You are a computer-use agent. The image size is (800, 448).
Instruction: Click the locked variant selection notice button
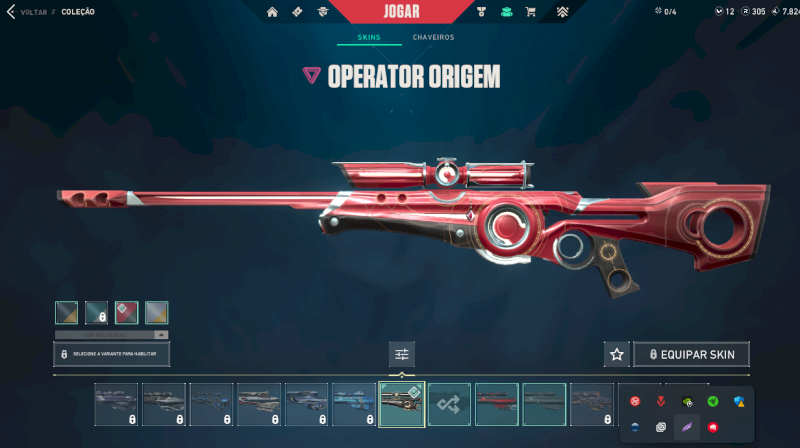111,354
